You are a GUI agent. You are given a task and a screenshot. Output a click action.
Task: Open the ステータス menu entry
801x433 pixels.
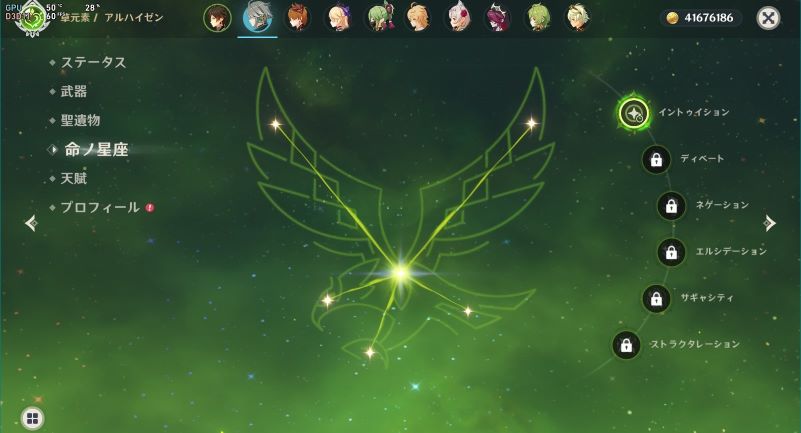93,62
